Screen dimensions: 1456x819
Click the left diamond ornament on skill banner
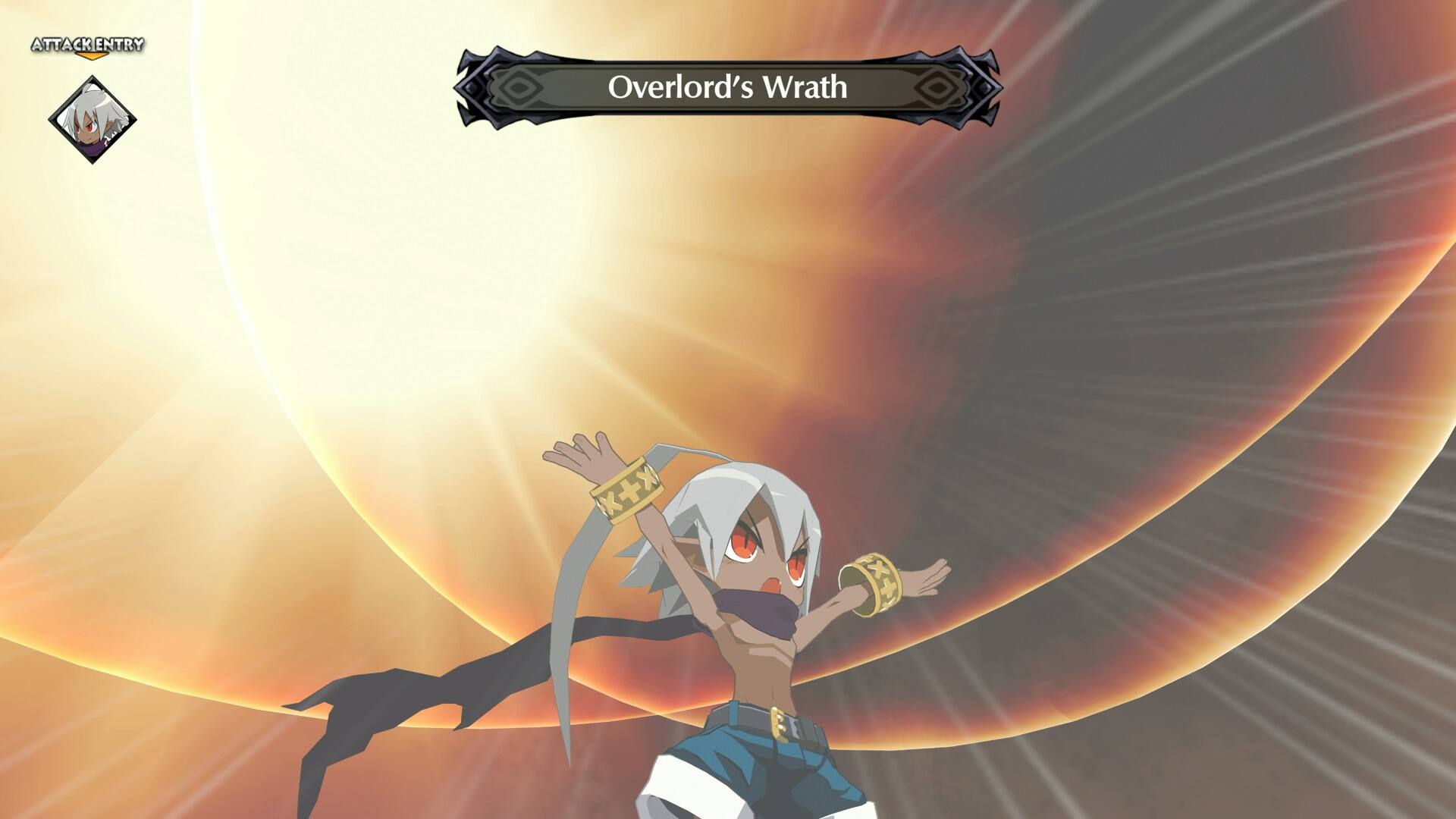520,89
